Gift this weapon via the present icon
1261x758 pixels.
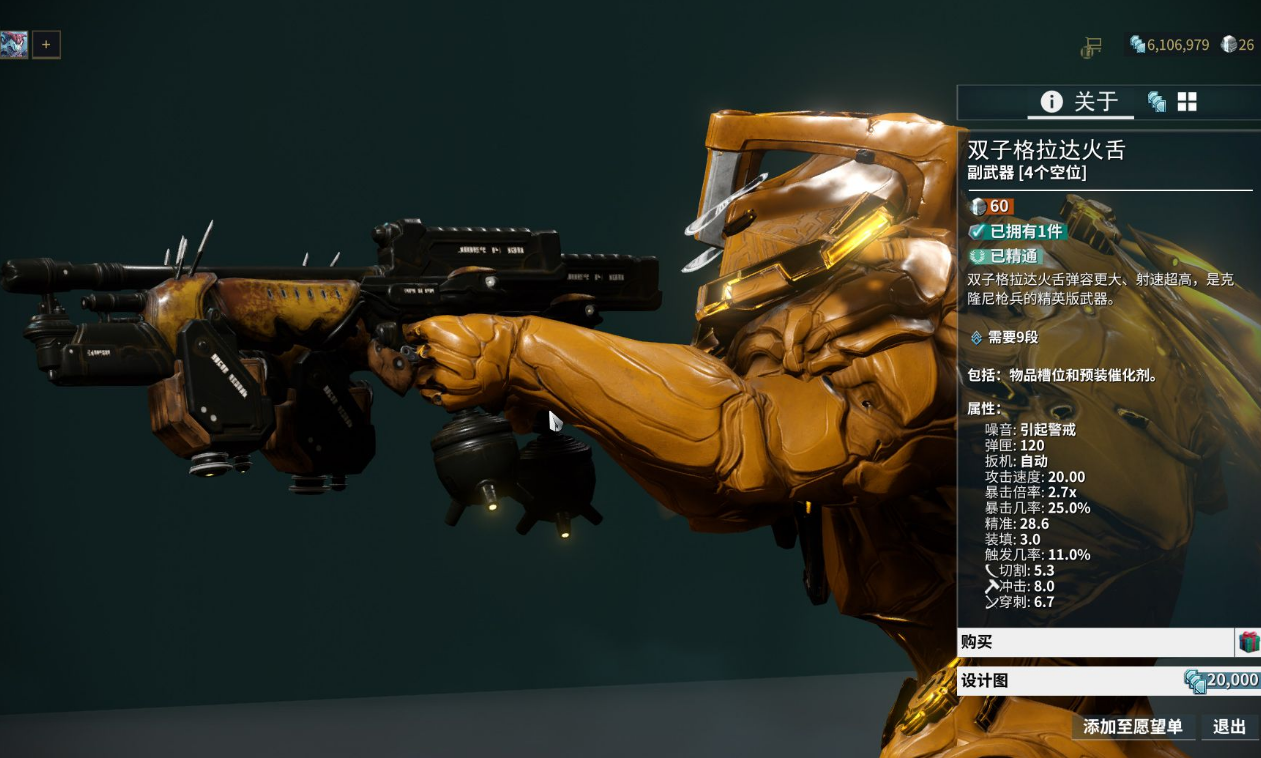click(x=1249, y=642)
